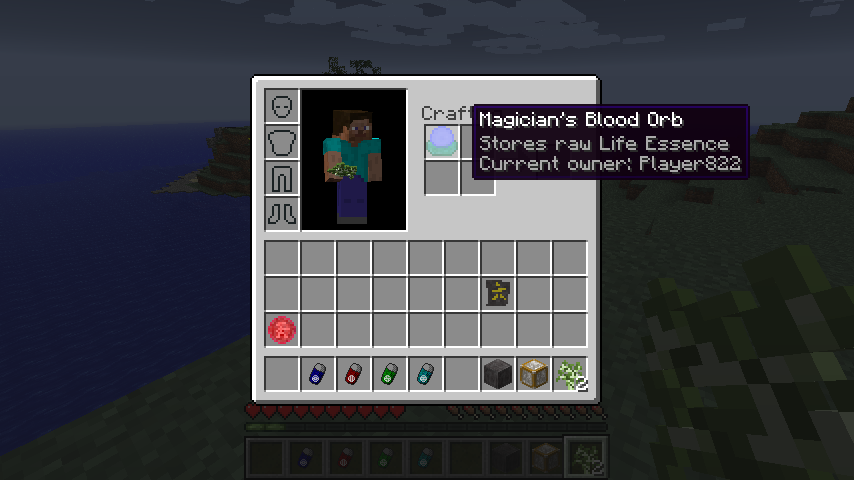The image size is (854, 480).
Task: Select the dark stone block slot
Action: [x=498, y=374]
